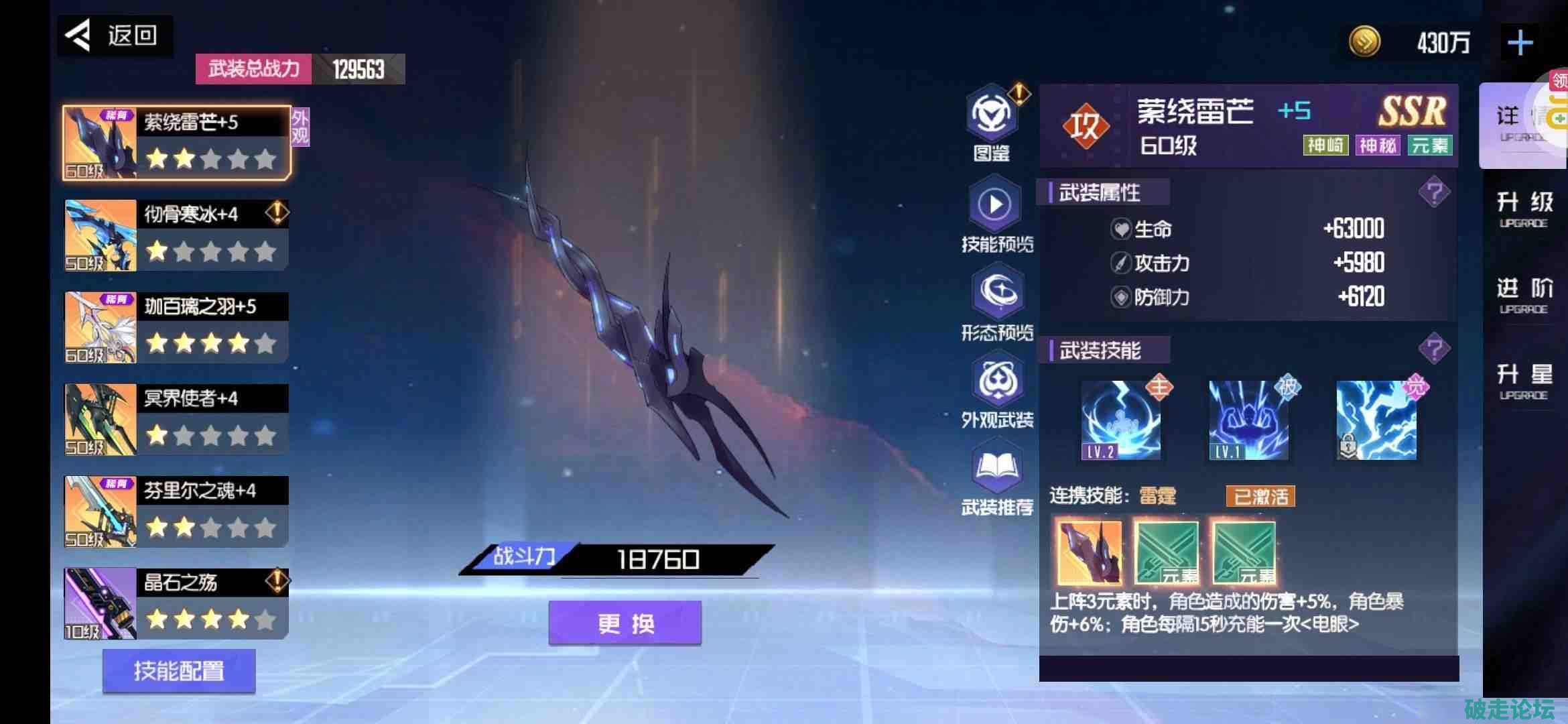
Task: Open the 技能预览 skill preview
Action: [996, 215]
